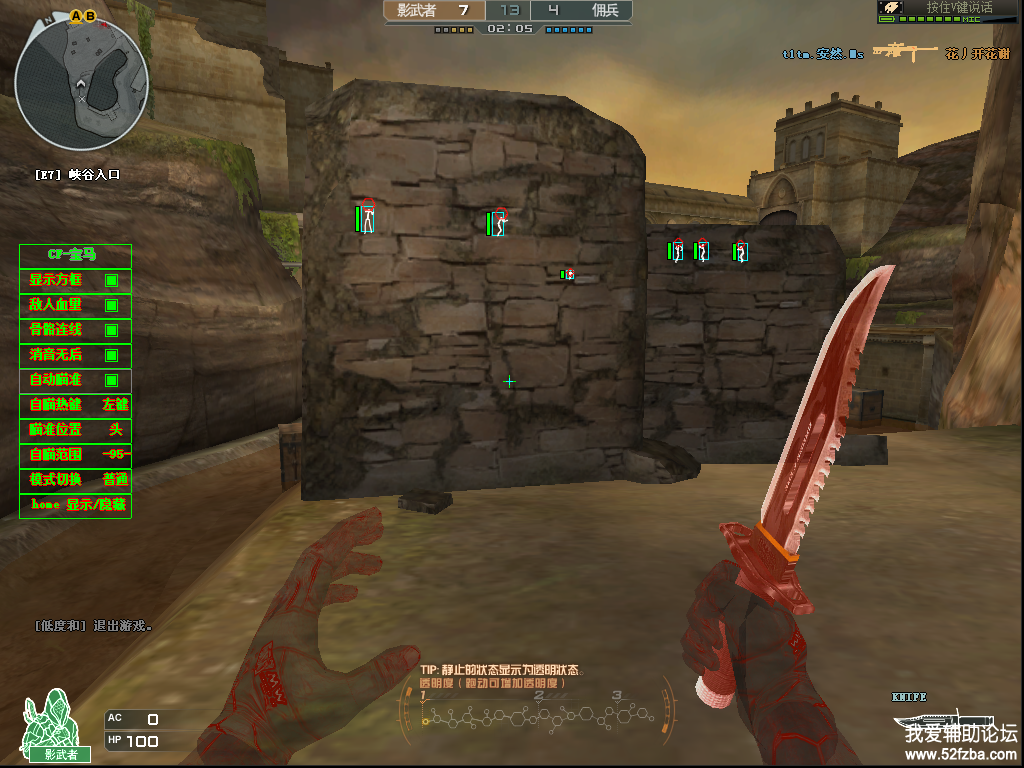Switch the 模式切换 setting 普通
Viewport: 1024px width, 768px height.
[115, 480]
